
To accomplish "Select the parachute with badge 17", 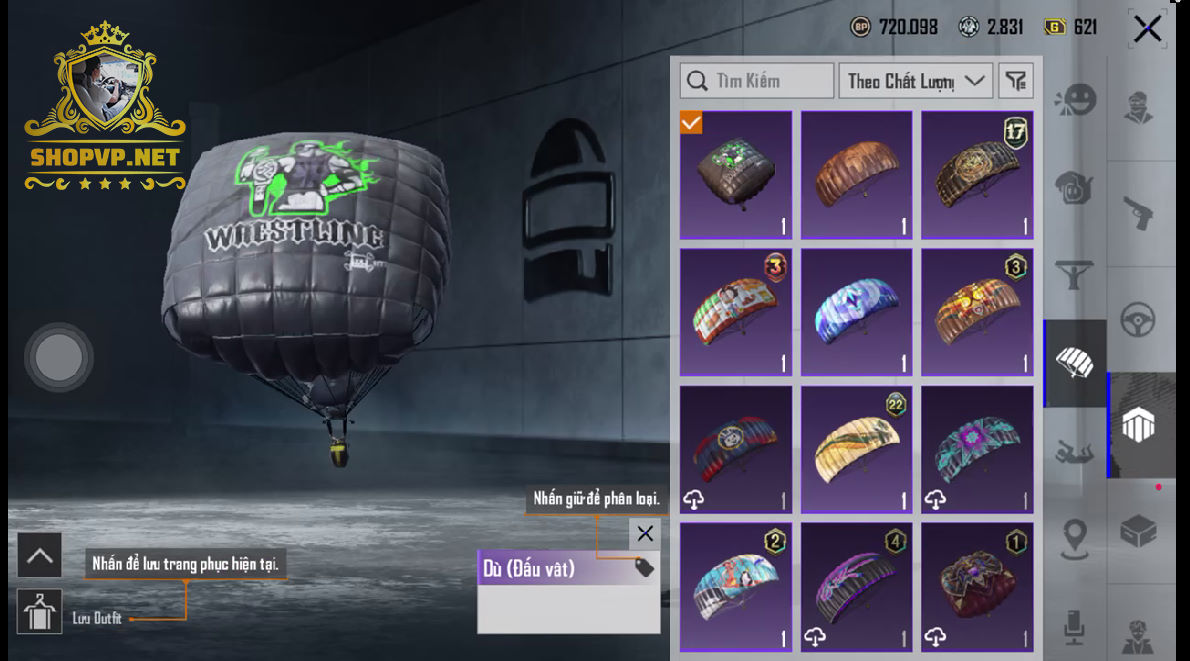I will pyautogui.click(x=977, y=175).
